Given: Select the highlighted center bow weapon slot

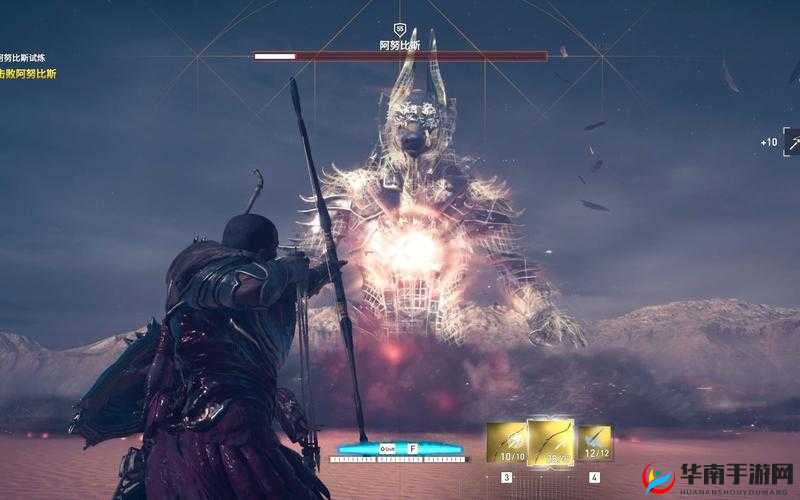Looking at the screenshot, I should pyautogui.click(x=549, y=442).
